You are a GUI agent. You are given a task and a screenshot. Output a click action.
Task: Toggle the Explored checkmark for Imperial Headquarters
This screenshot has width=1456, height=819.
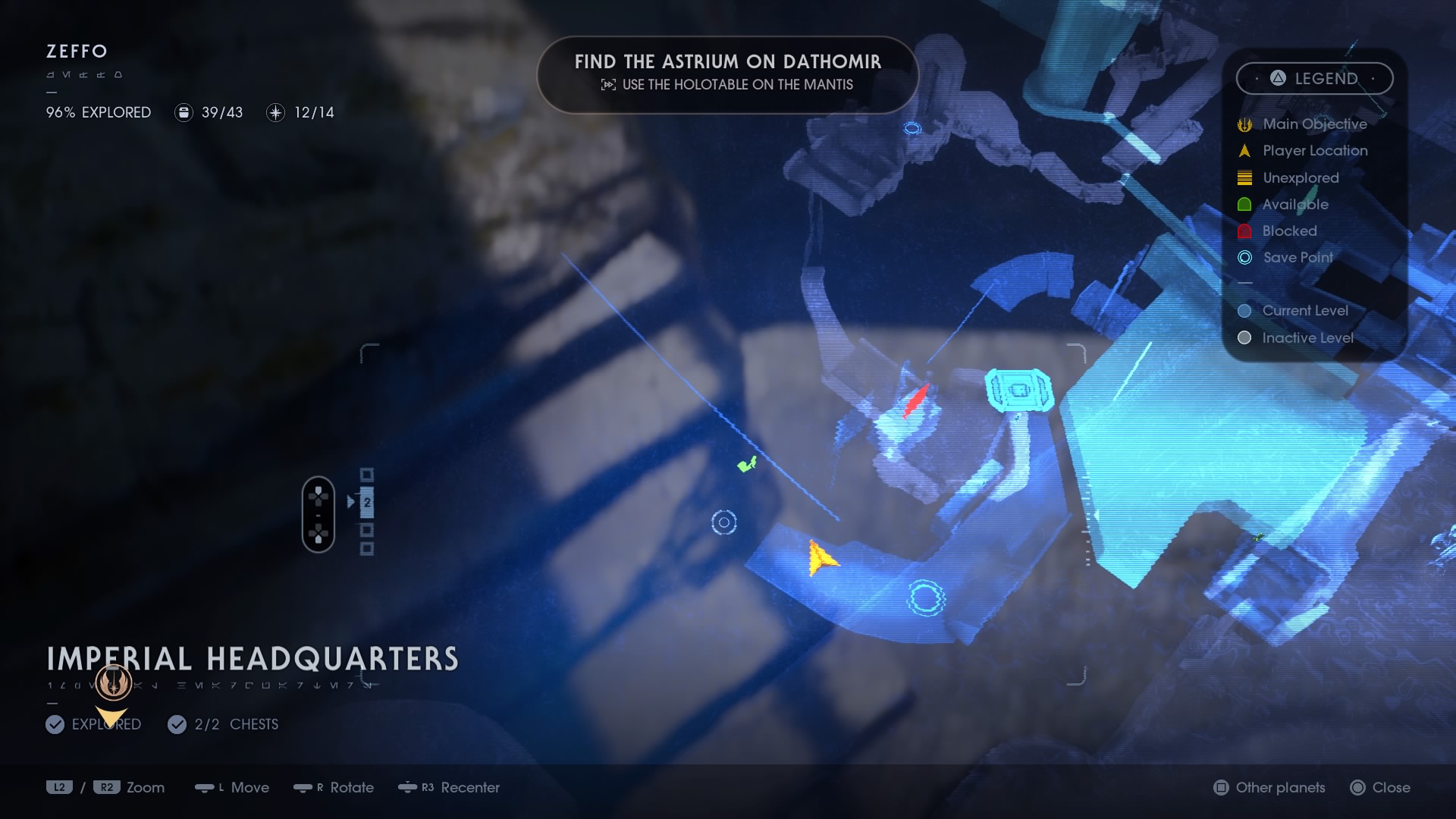pos(54,724)
